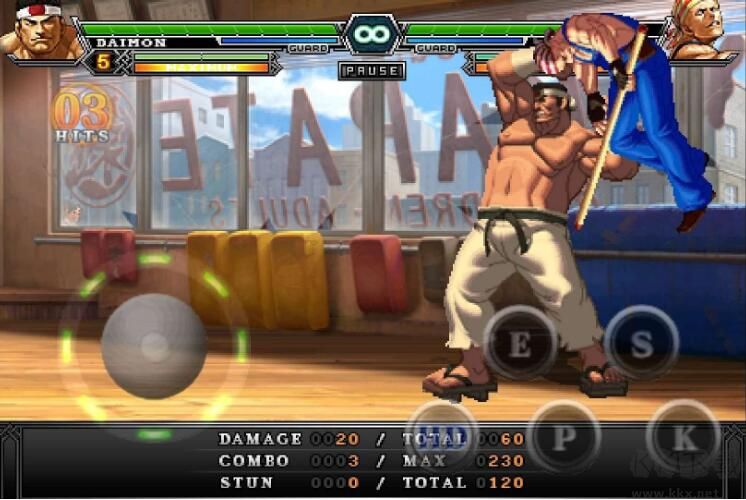Tap the PAUSE button

pos(372,71)
